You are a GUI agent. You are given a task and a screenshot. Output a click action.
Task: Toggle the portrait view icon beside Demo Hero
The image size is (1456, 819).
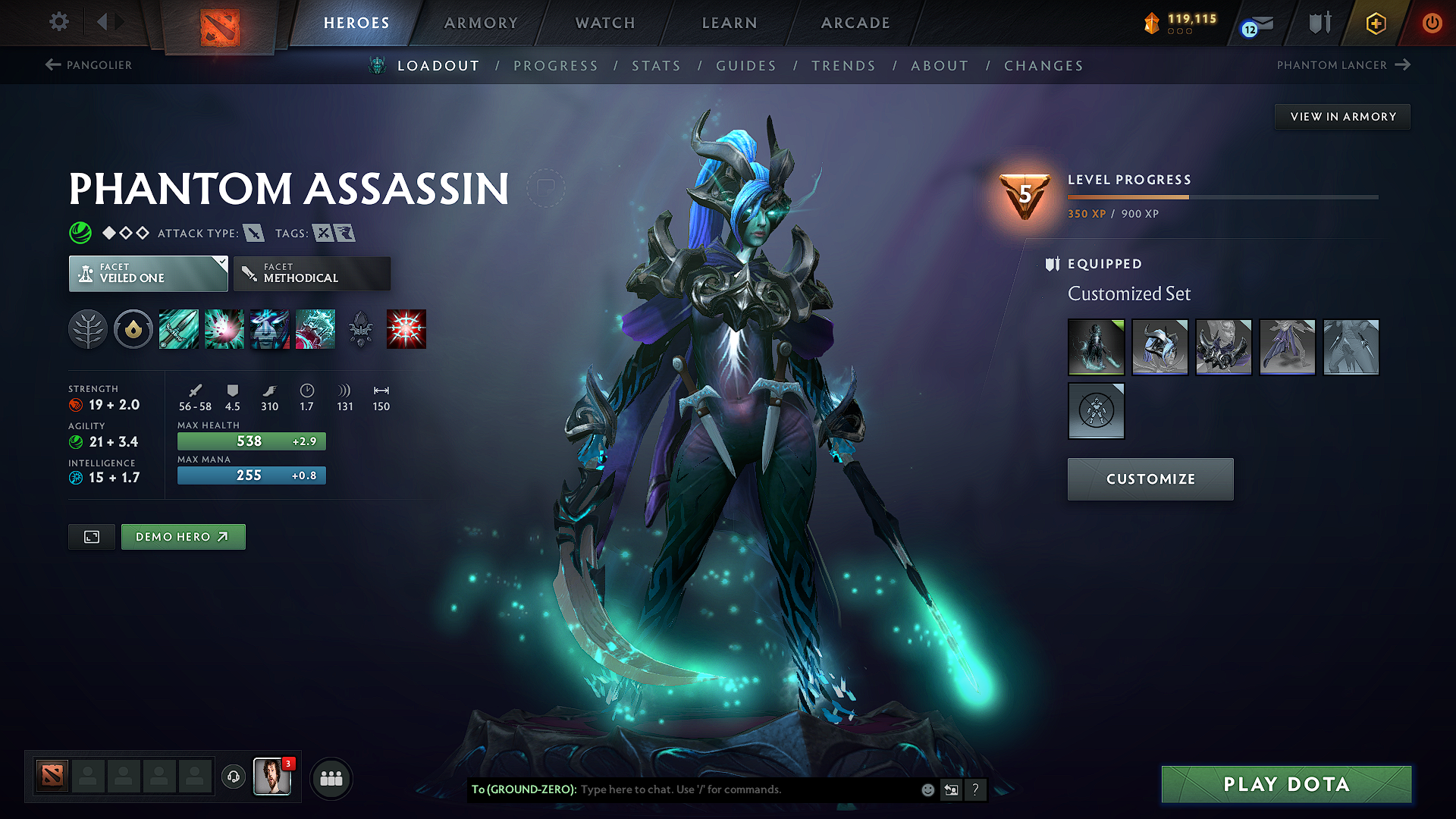click(91, 536)
